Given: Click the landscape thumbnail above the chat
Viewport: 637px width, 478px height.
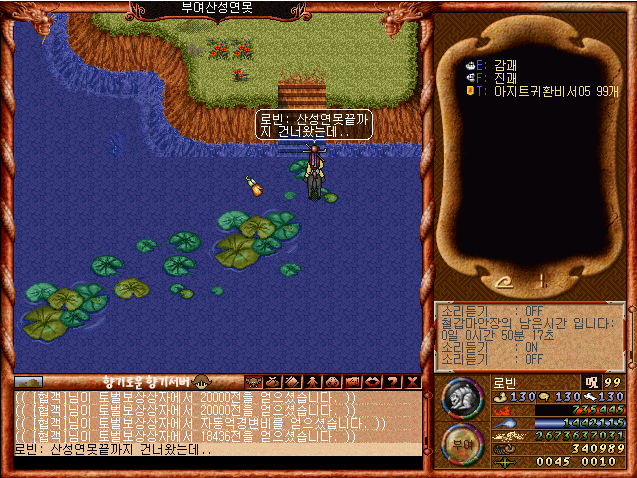Looking at the screenshot, I should click(29, 381).
